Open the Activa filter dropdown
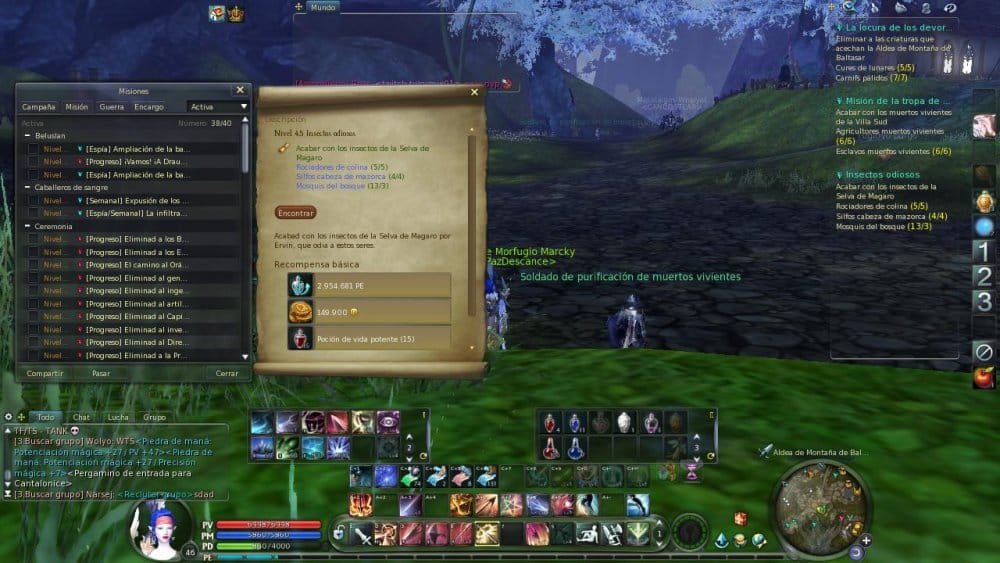The width and height of the screenshot is (1000, 563). pos(218,106)
